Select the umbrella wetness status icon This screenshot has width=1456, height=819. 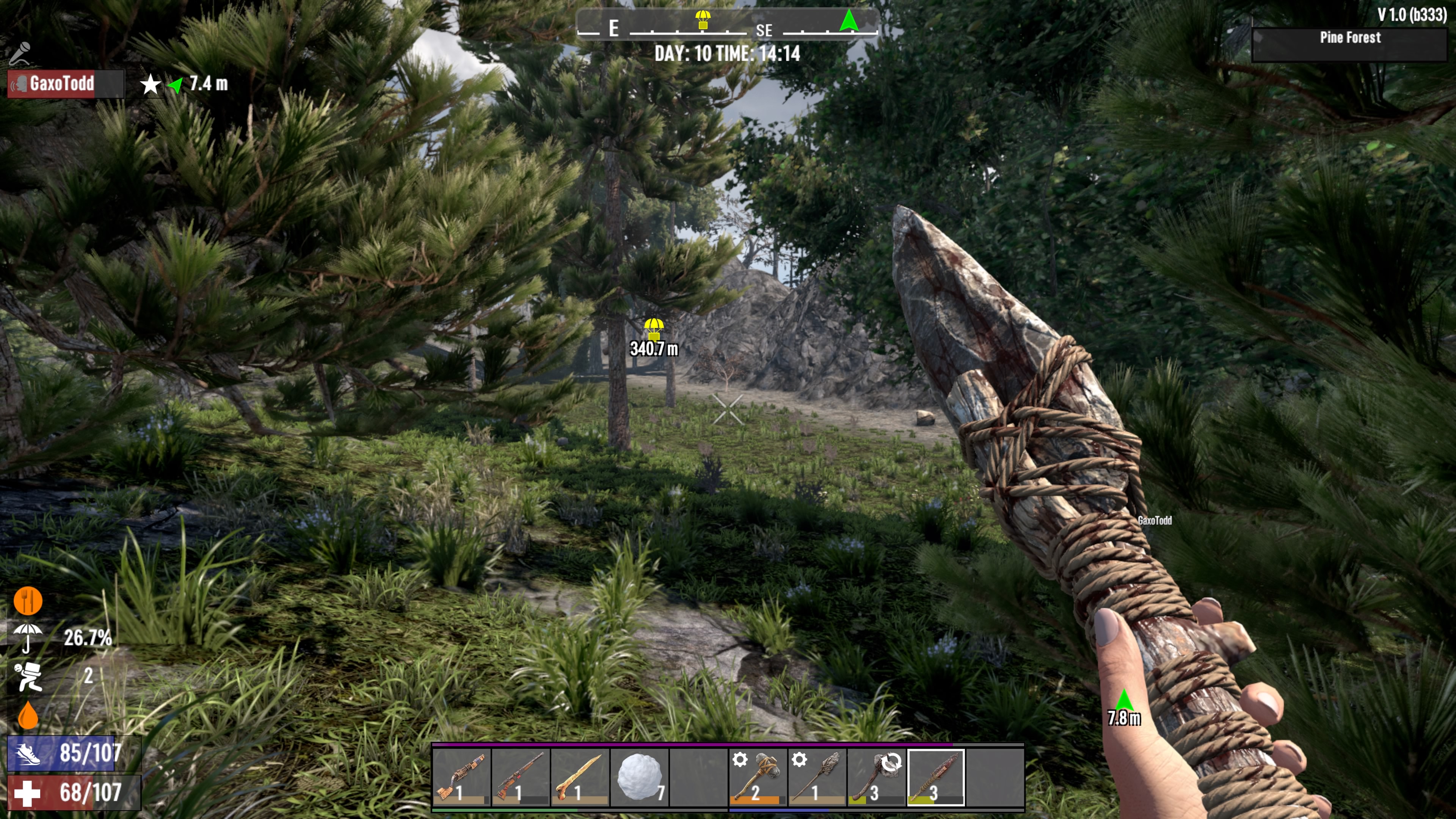tap(27, 637)
